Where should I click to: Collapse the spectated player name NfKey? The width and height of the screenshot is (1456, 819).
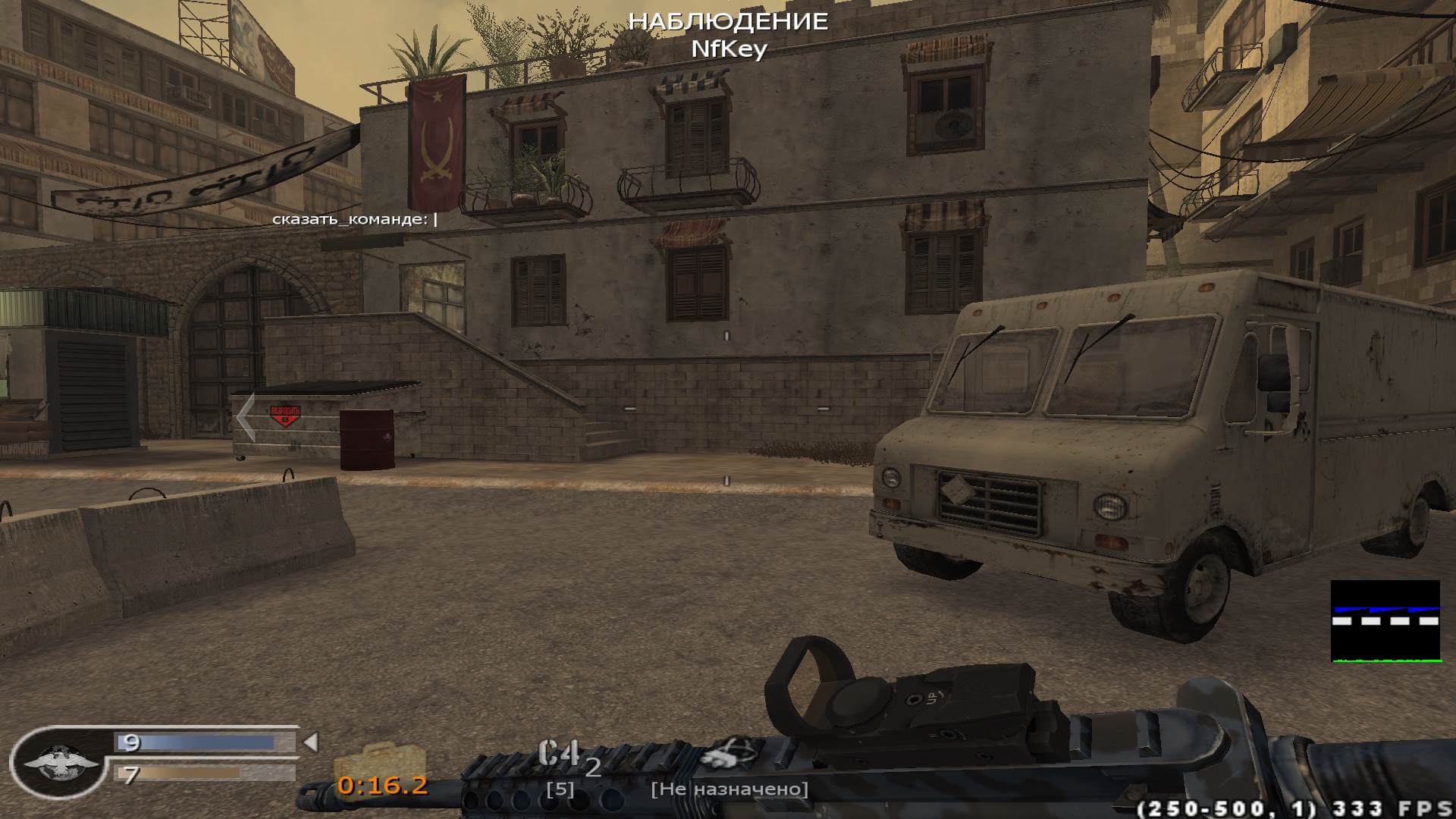(729, 50)
